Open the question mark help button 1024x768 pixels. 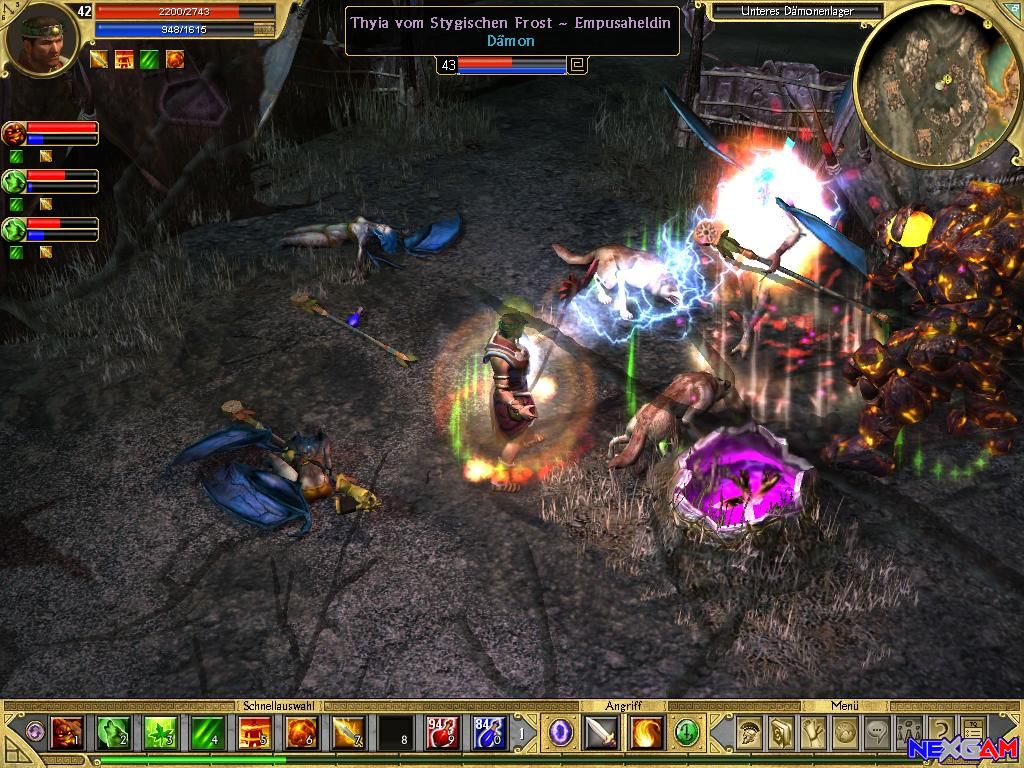tap(941, 733)
